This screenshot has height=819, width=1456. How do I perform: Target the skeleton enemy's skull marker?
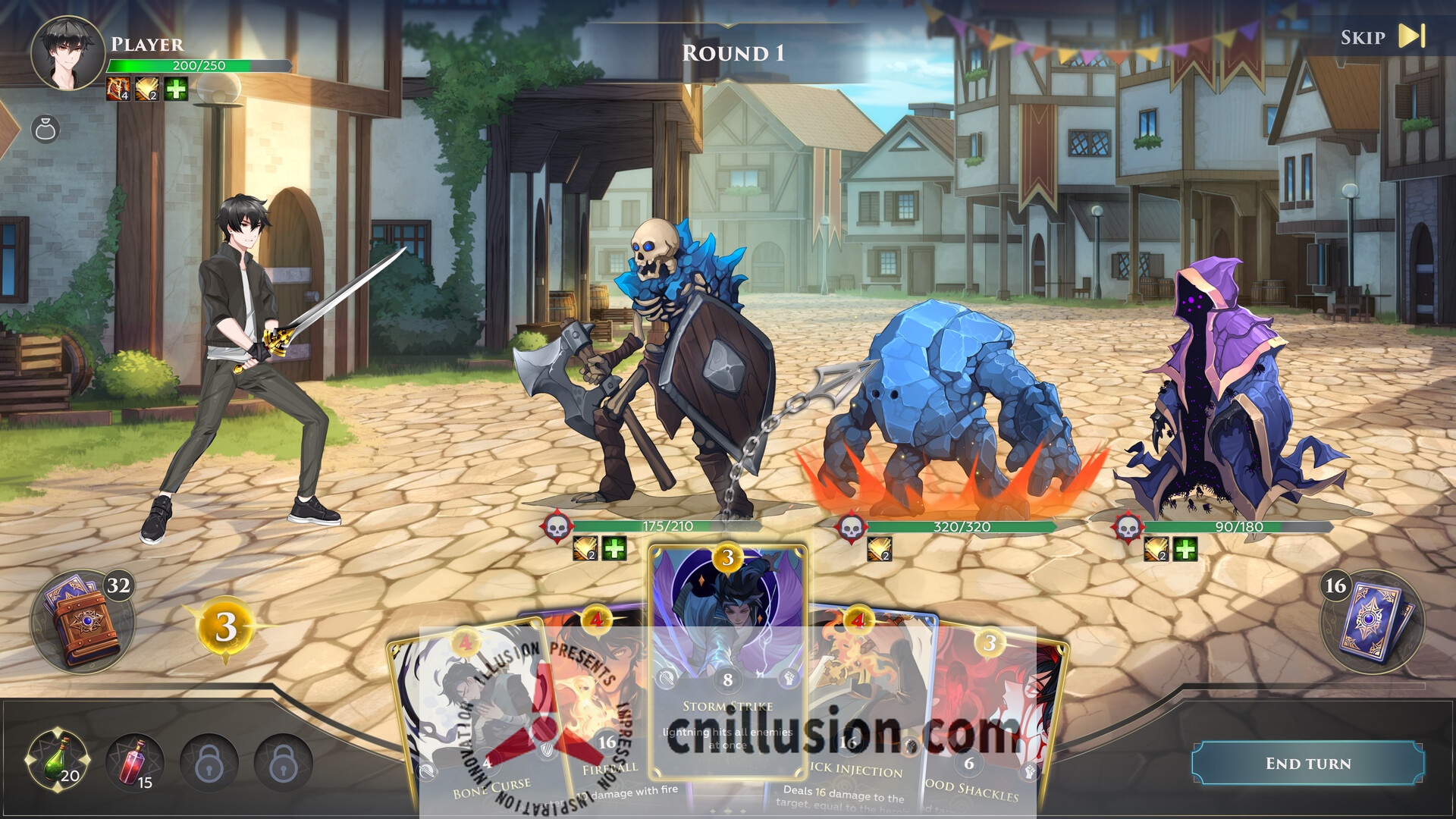[x=557, y=526]
